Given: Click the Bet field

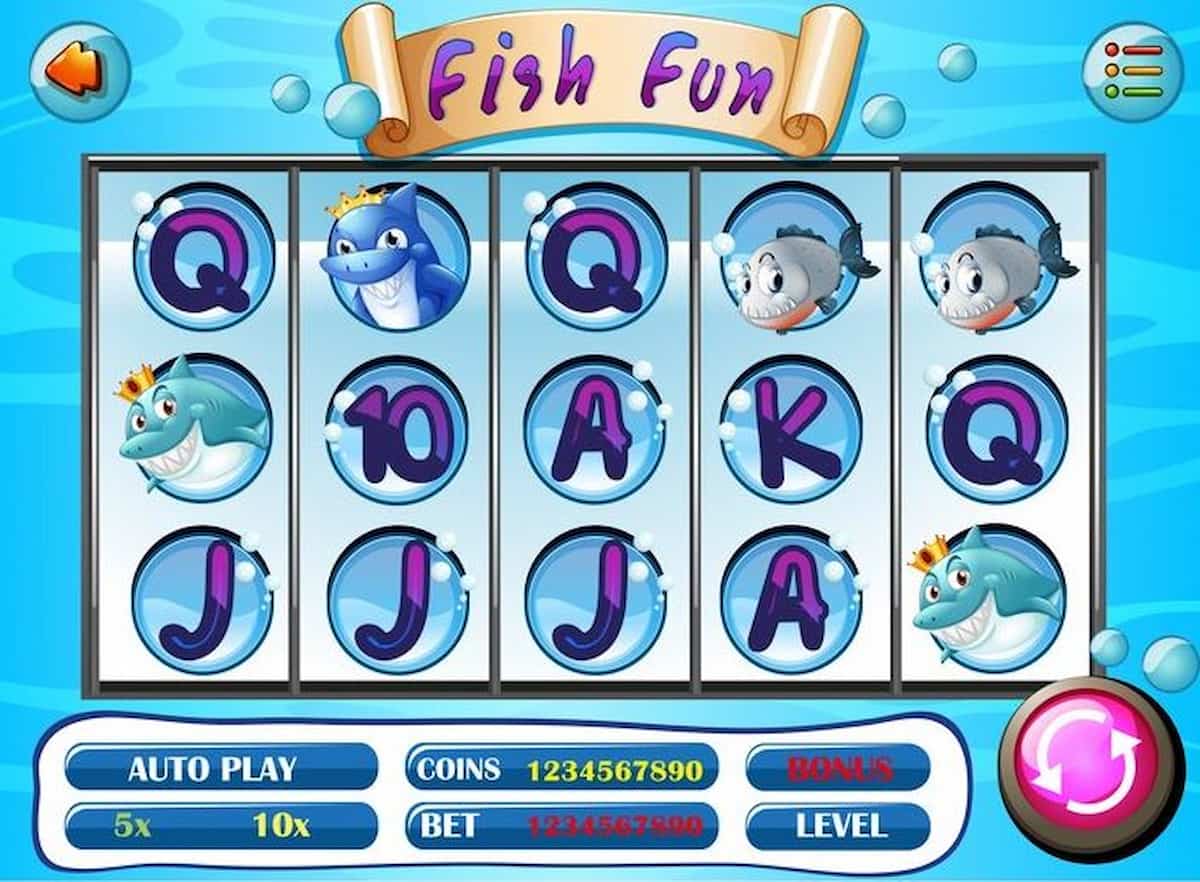Looking at the screenshot, I should 562,826.
